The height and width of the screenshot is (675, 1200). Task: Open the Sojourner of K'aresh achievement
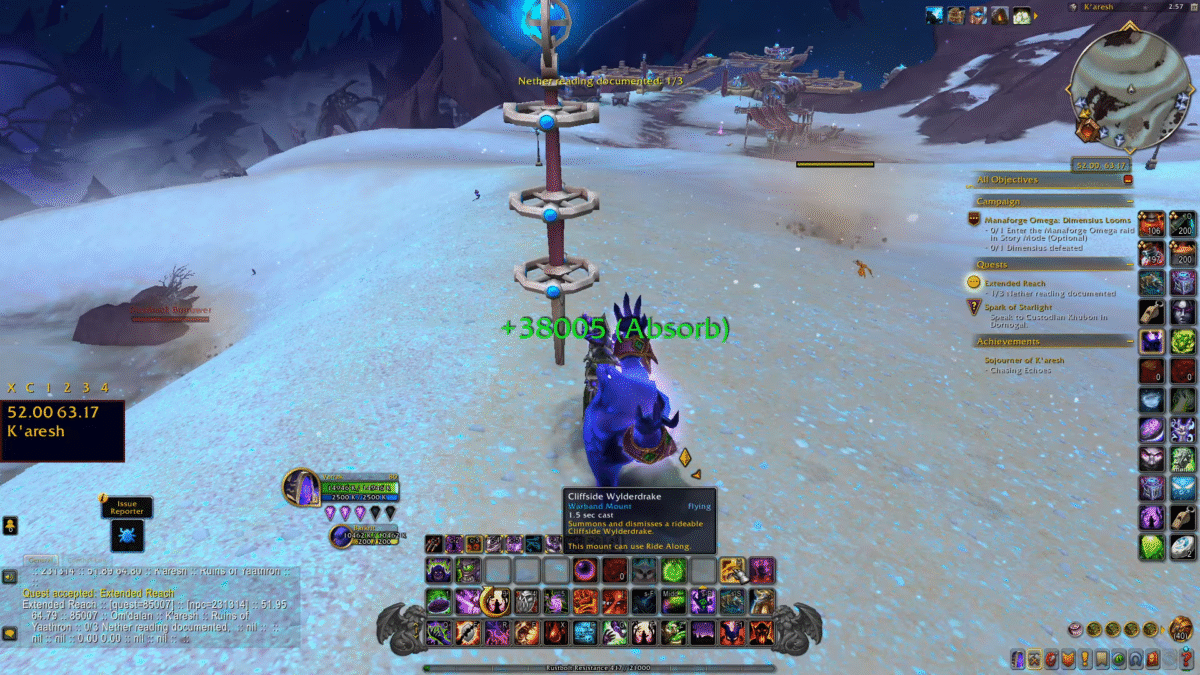click(1023, 360)
